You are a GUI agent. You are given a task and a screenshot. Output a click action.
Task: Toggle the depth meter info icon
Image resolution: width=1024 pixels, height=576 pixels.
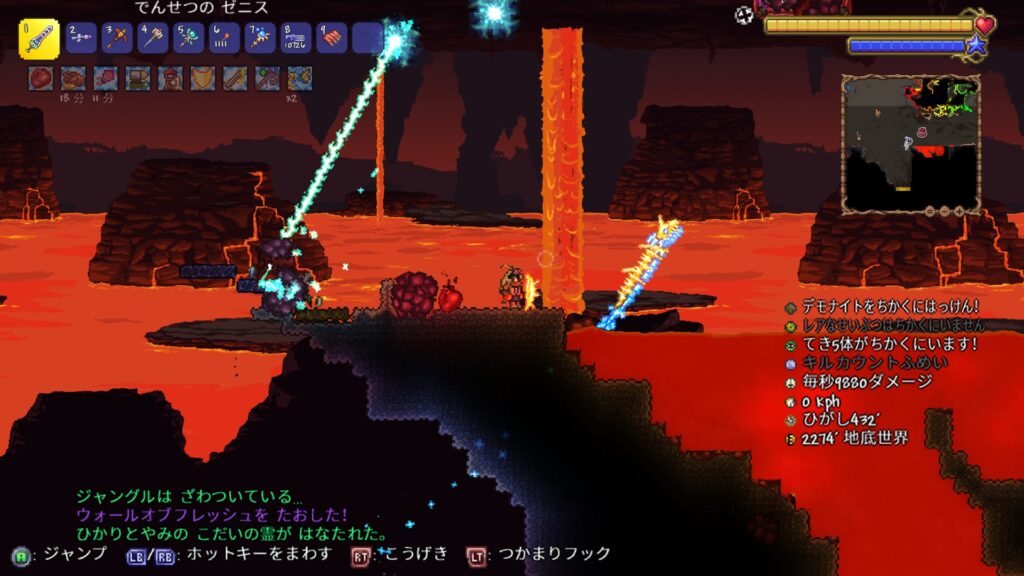click(x=791, y=439)
